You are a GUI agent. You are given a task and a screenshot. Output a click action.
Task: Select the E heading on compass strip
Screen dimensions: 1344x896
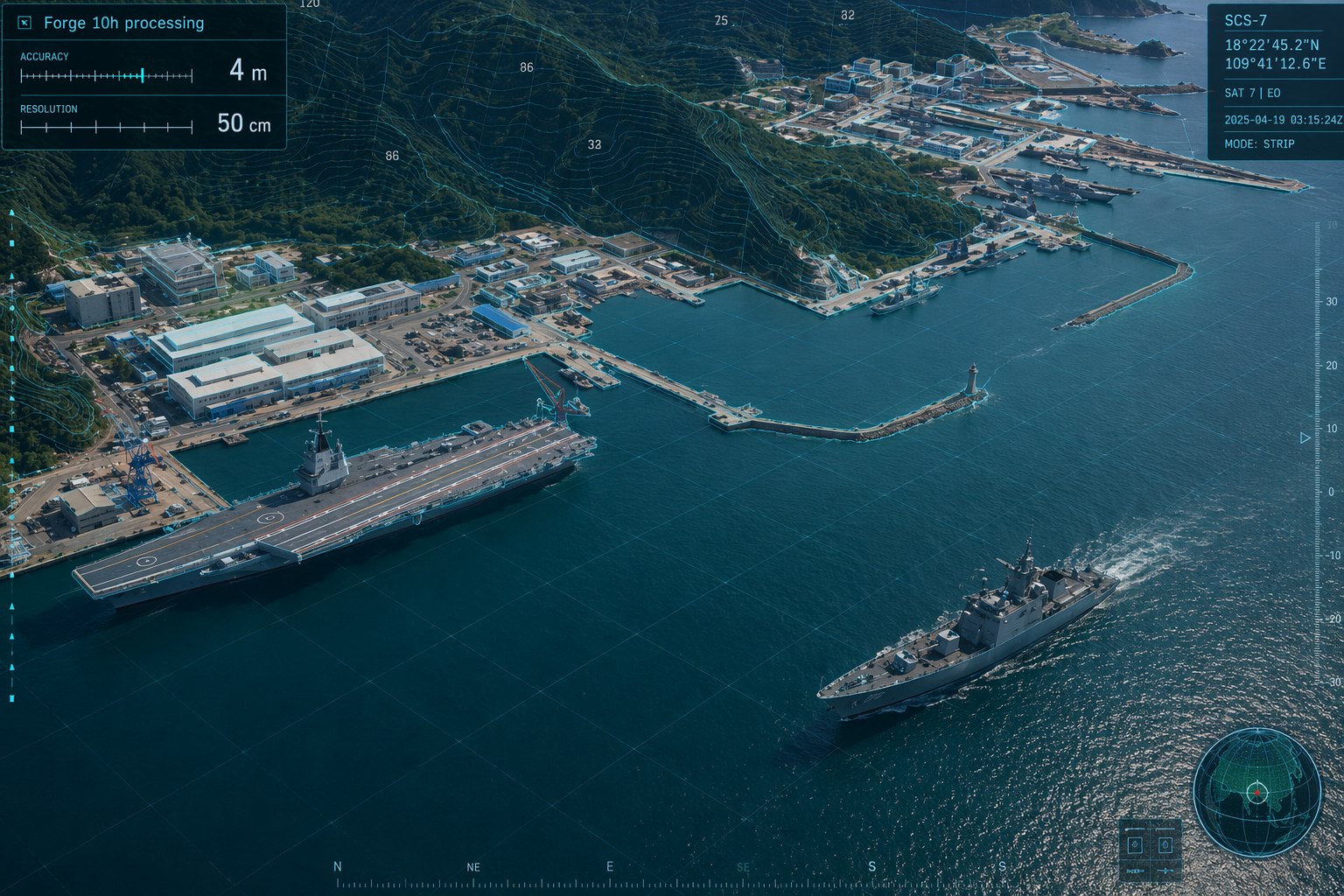[x=610, y=866]
